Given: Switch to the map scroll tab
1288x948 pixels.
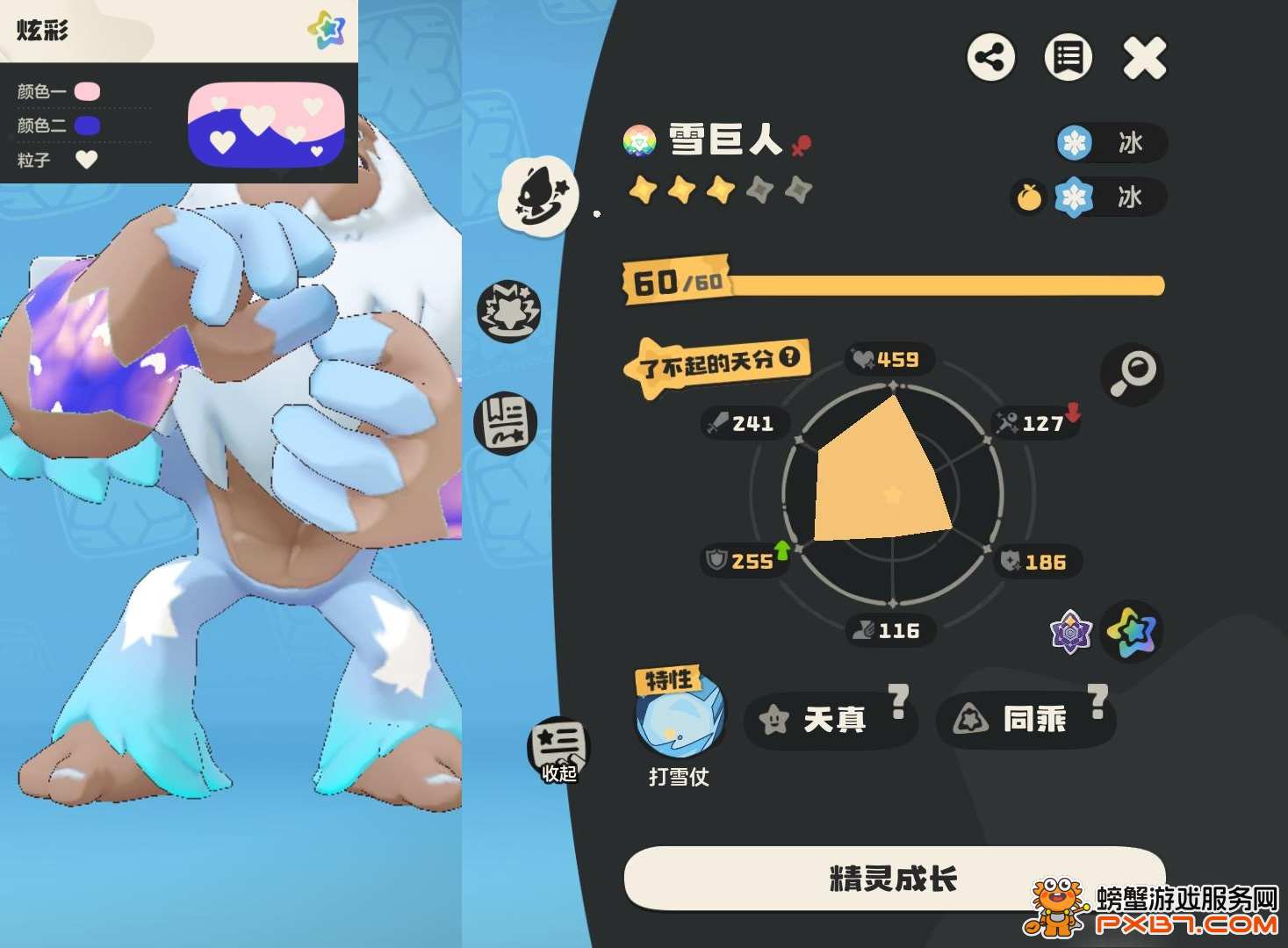Looking at the screenshot, I should click(505, 422).
